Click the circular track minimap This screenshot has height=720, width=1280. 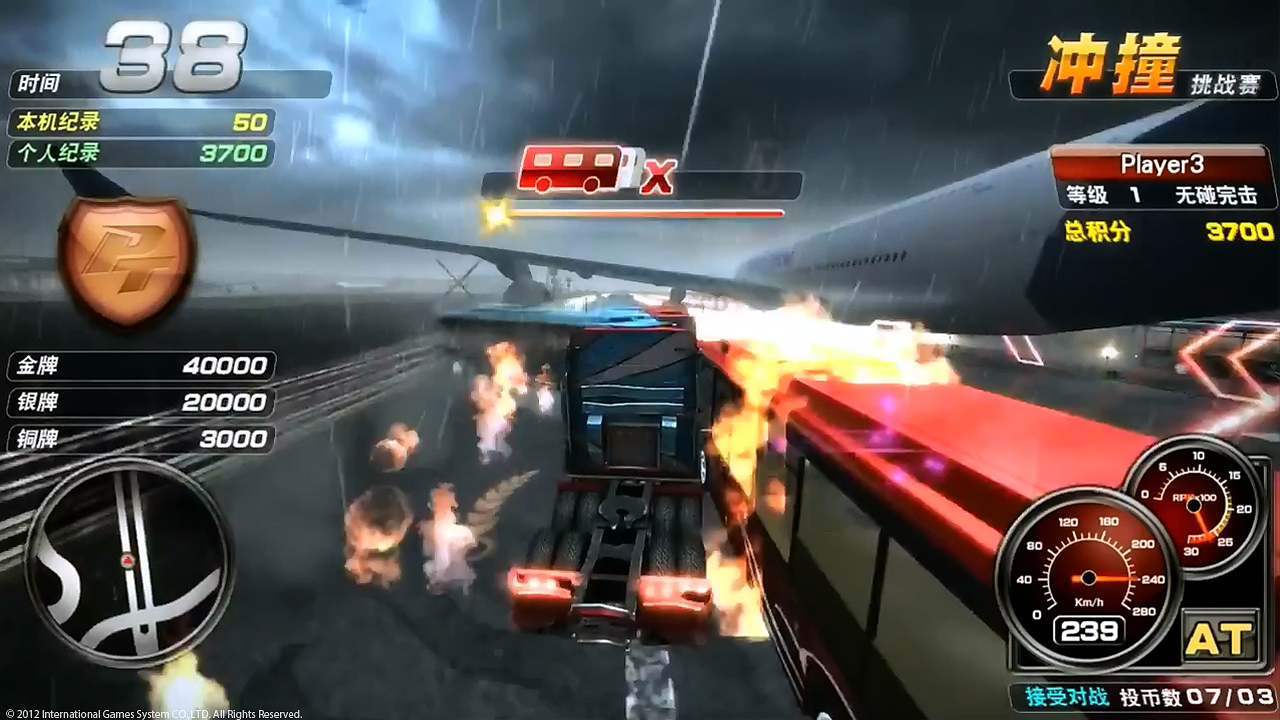click(x=128, y=561)
